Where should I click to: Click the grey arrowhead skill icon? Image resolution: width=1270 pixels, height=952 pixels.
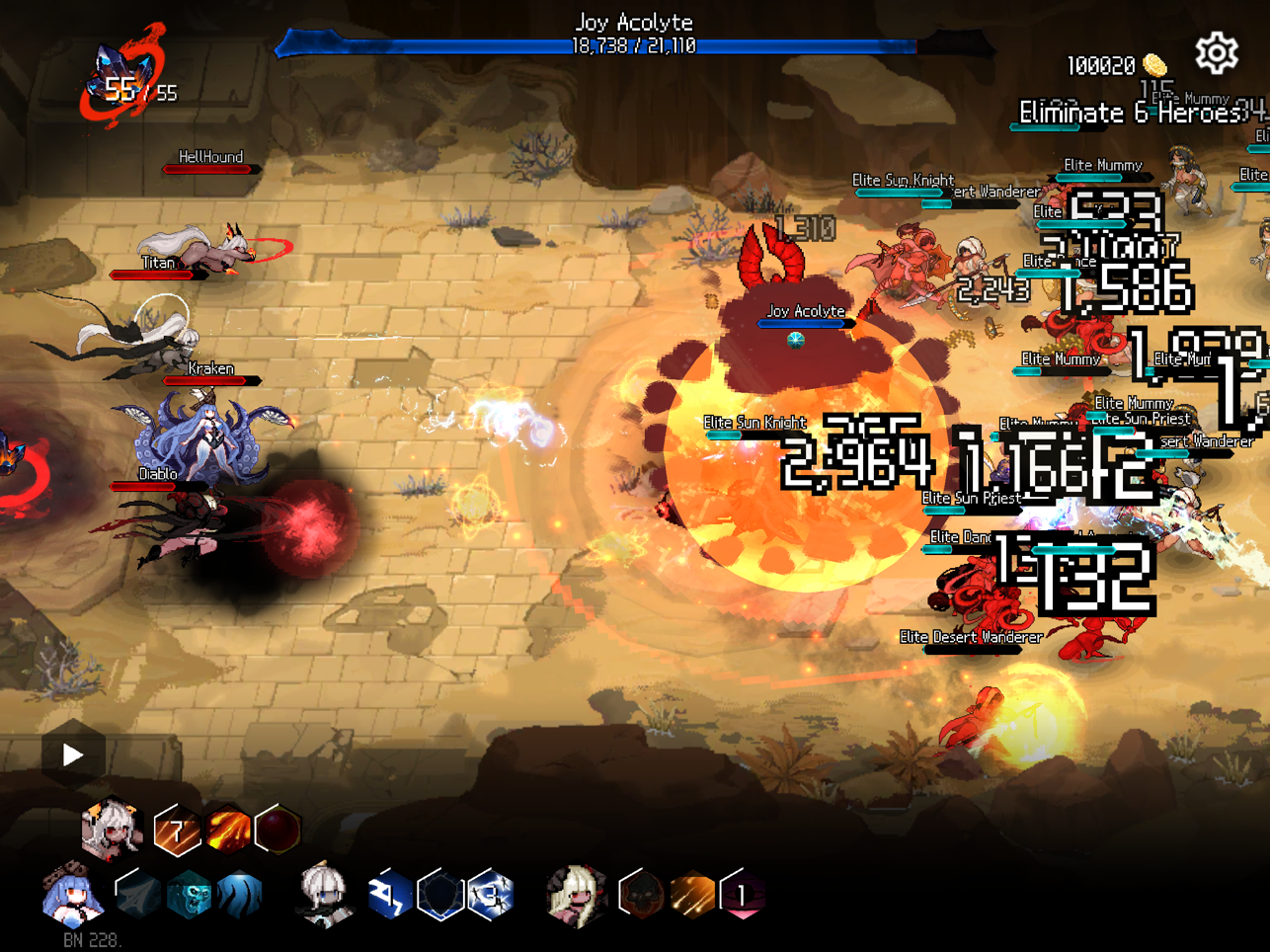138,896
